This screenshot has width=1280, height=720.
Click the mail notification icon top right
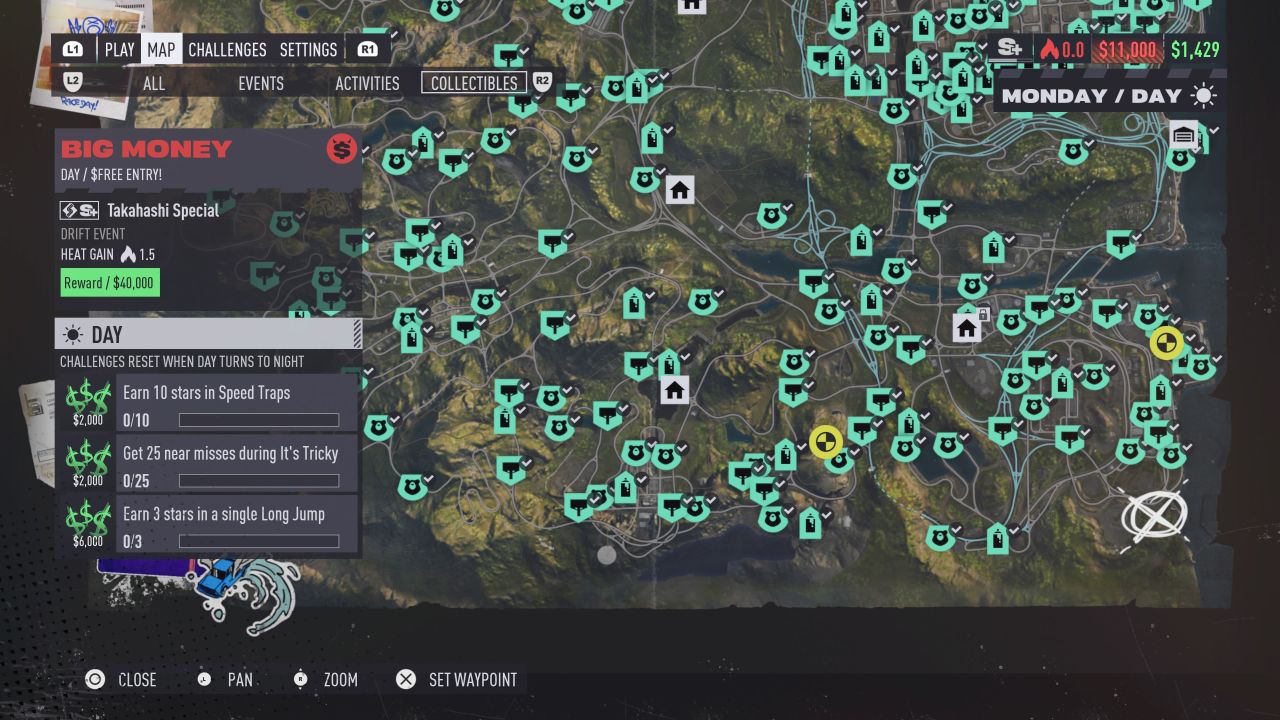[x=1183, y=133]
